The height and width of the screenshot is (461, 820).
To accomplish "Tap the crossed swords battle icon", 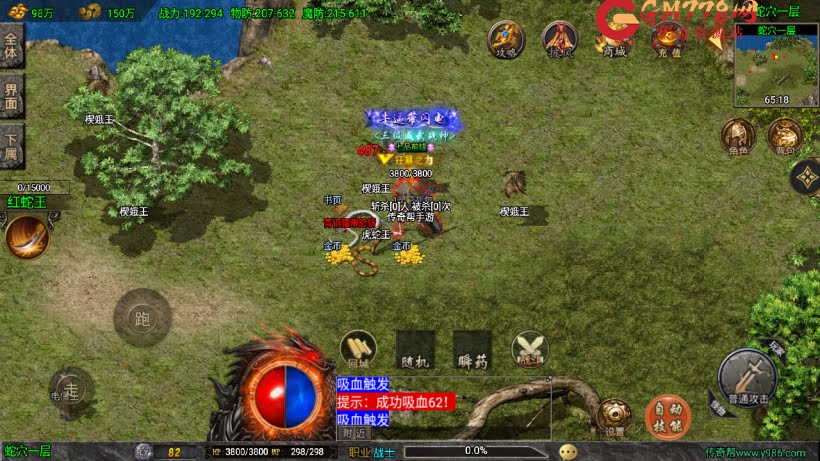I will 529,348.
